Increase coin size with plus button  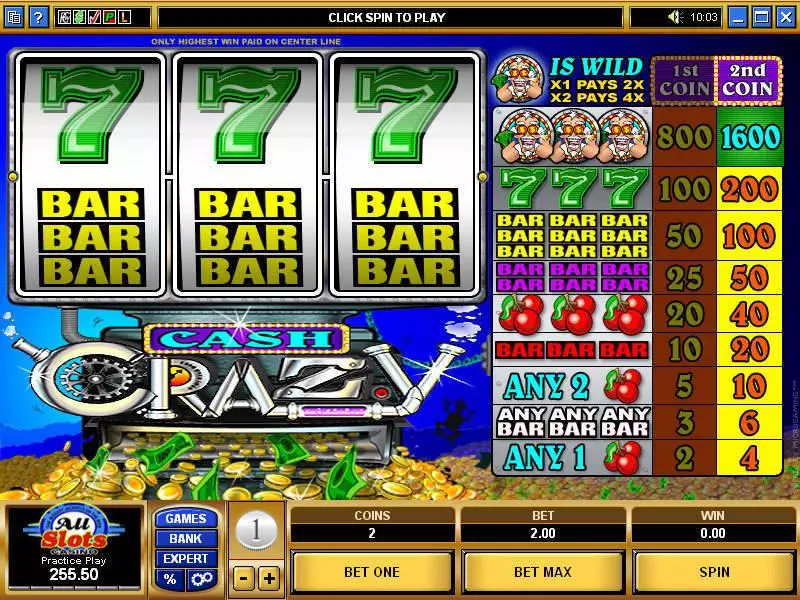click(x=269, y=578)
